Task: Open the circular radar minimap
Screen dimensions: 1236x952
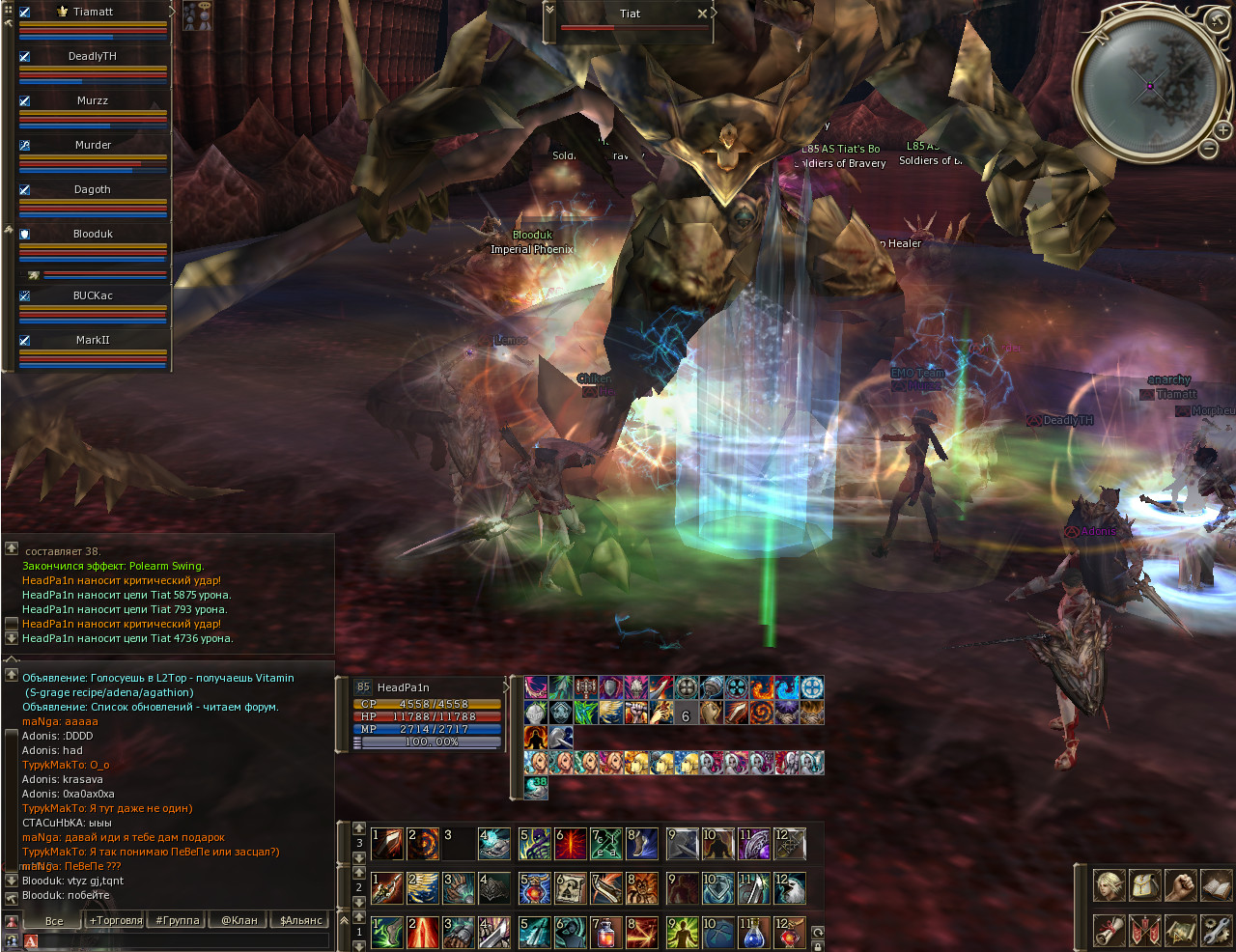Action: (x=1150, y=85)
